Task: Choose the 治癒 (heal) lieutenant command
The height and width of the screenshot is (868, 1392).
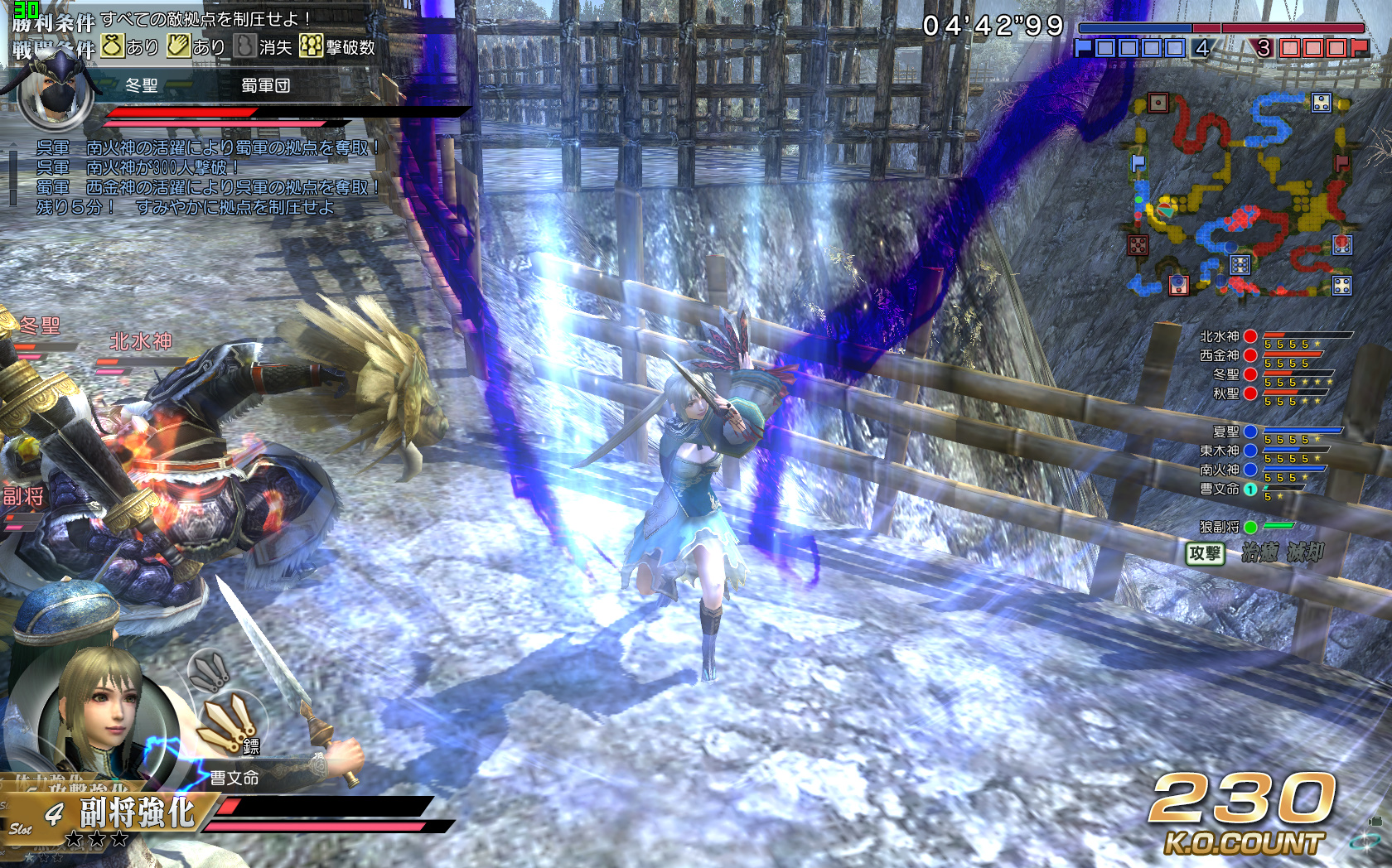Action: pyautogui.click(x=1259, y=552)
